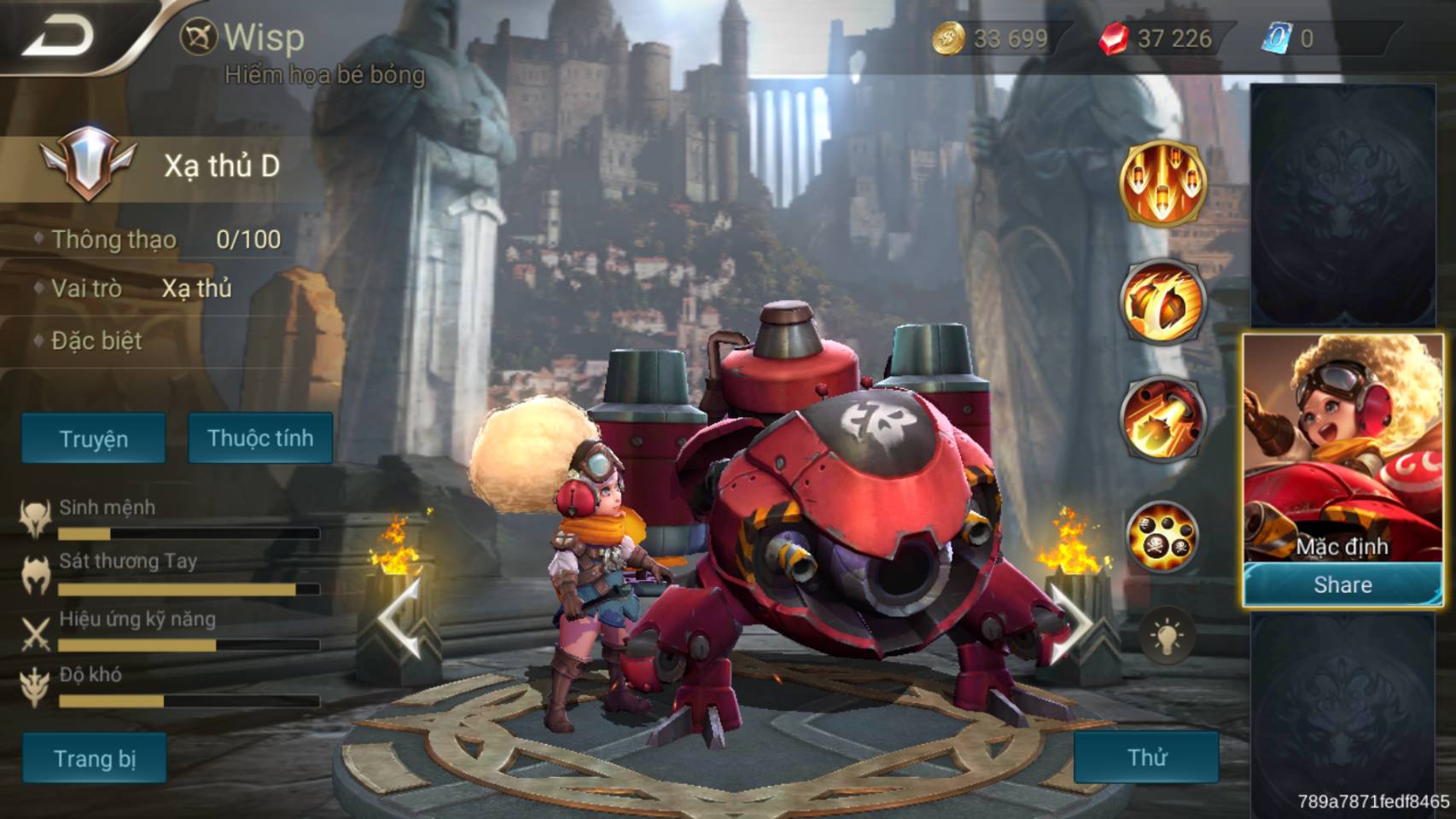View the cannon shot skill icon
The height and width of the screenshot is (819, 1456).
(1162, 420)
